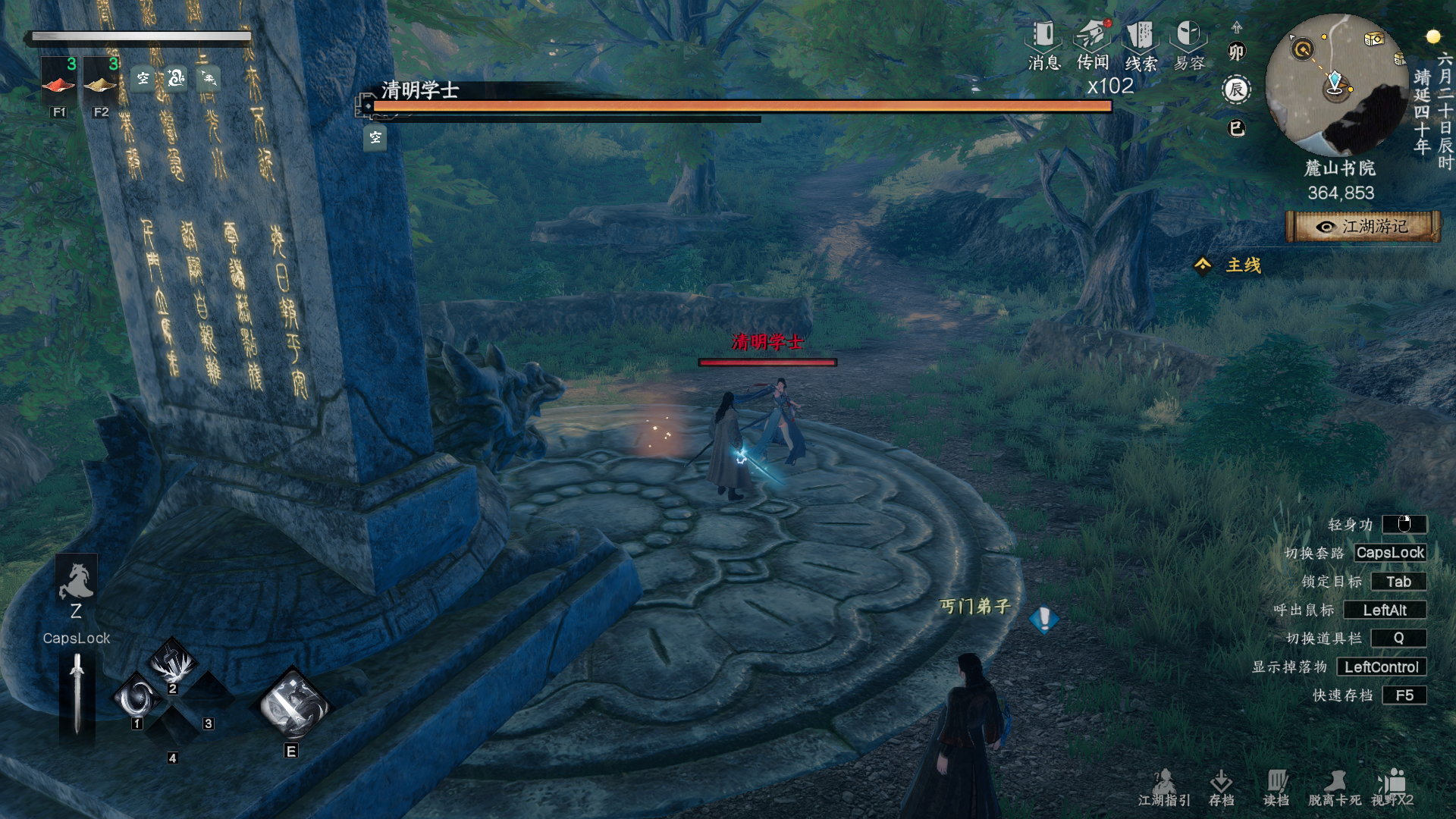This screenshot has height=819, width=1456.
Task: Activate 脱离卡死 unstuck button
Action: (1334, 787)
